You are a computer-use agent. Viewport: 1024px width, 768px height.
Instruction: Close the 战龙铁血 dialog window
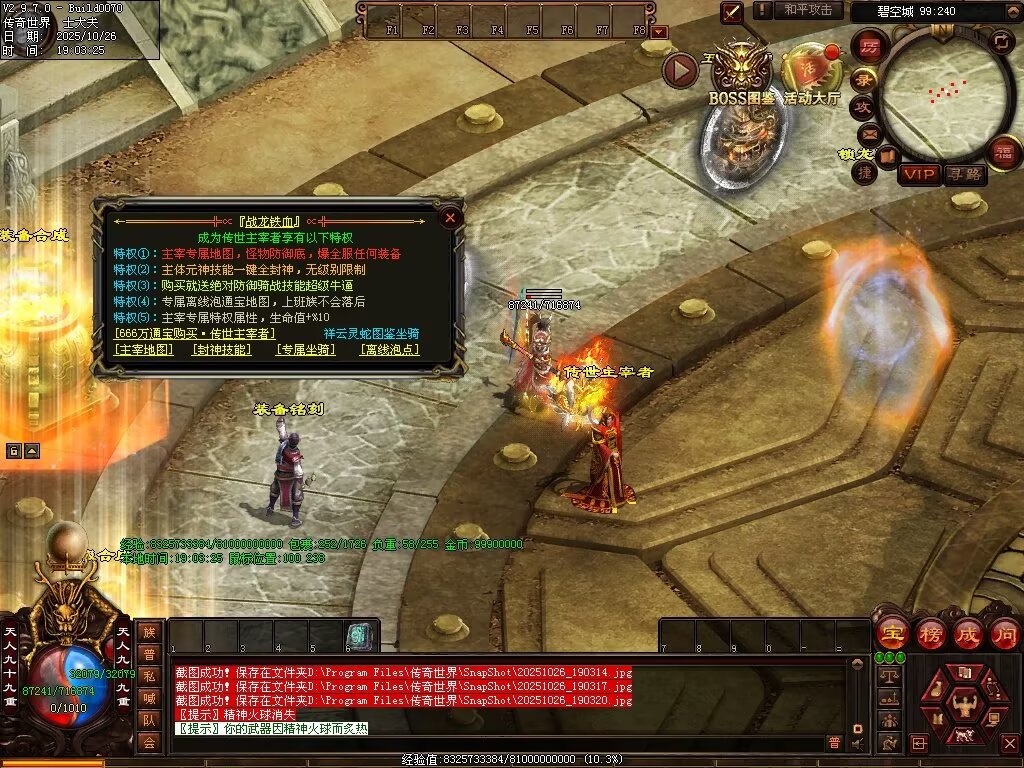pyautogui.click(x=451, y=217)
